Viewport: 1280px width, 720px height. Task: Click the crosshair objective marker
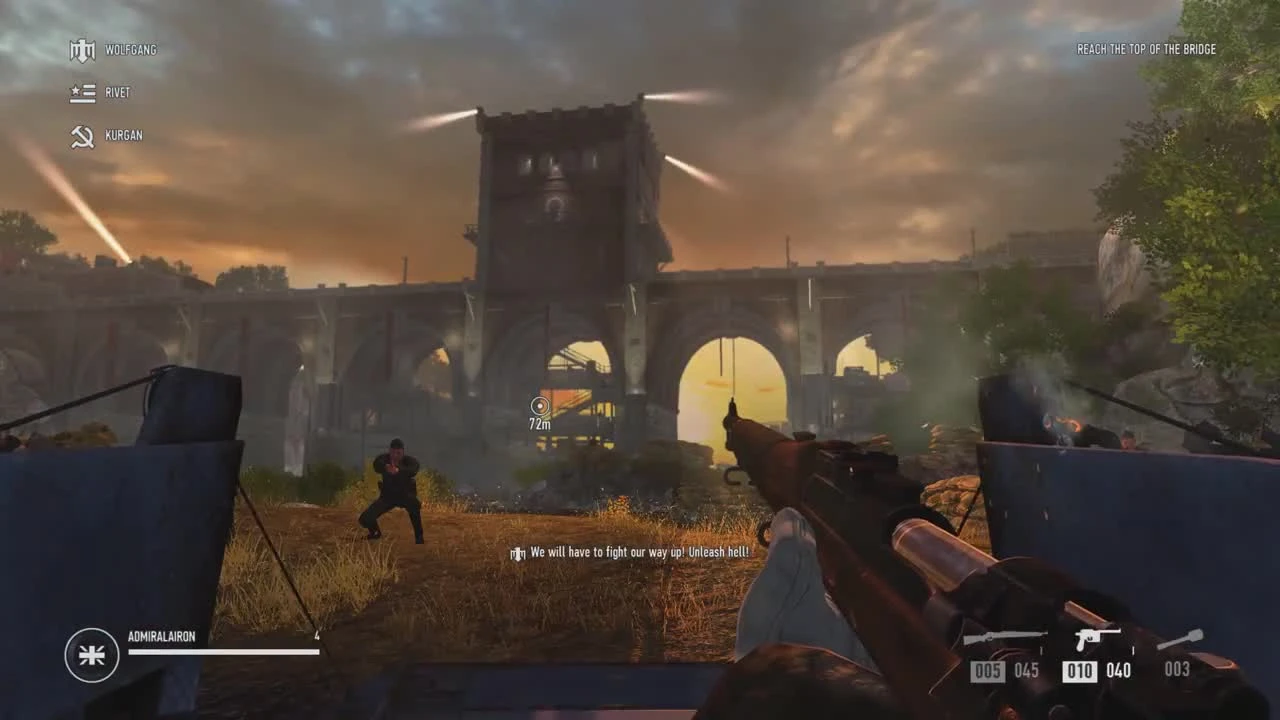click(541, 405)
